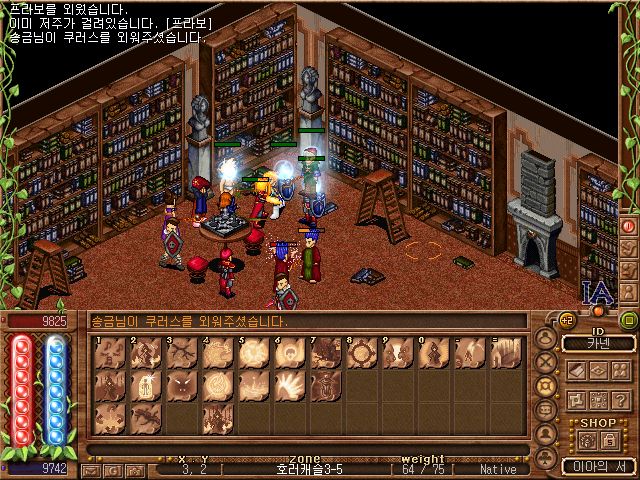Open the SHOP padlock icon button
The width and height of the screenshot is (640, 480).
coord(609,440)
